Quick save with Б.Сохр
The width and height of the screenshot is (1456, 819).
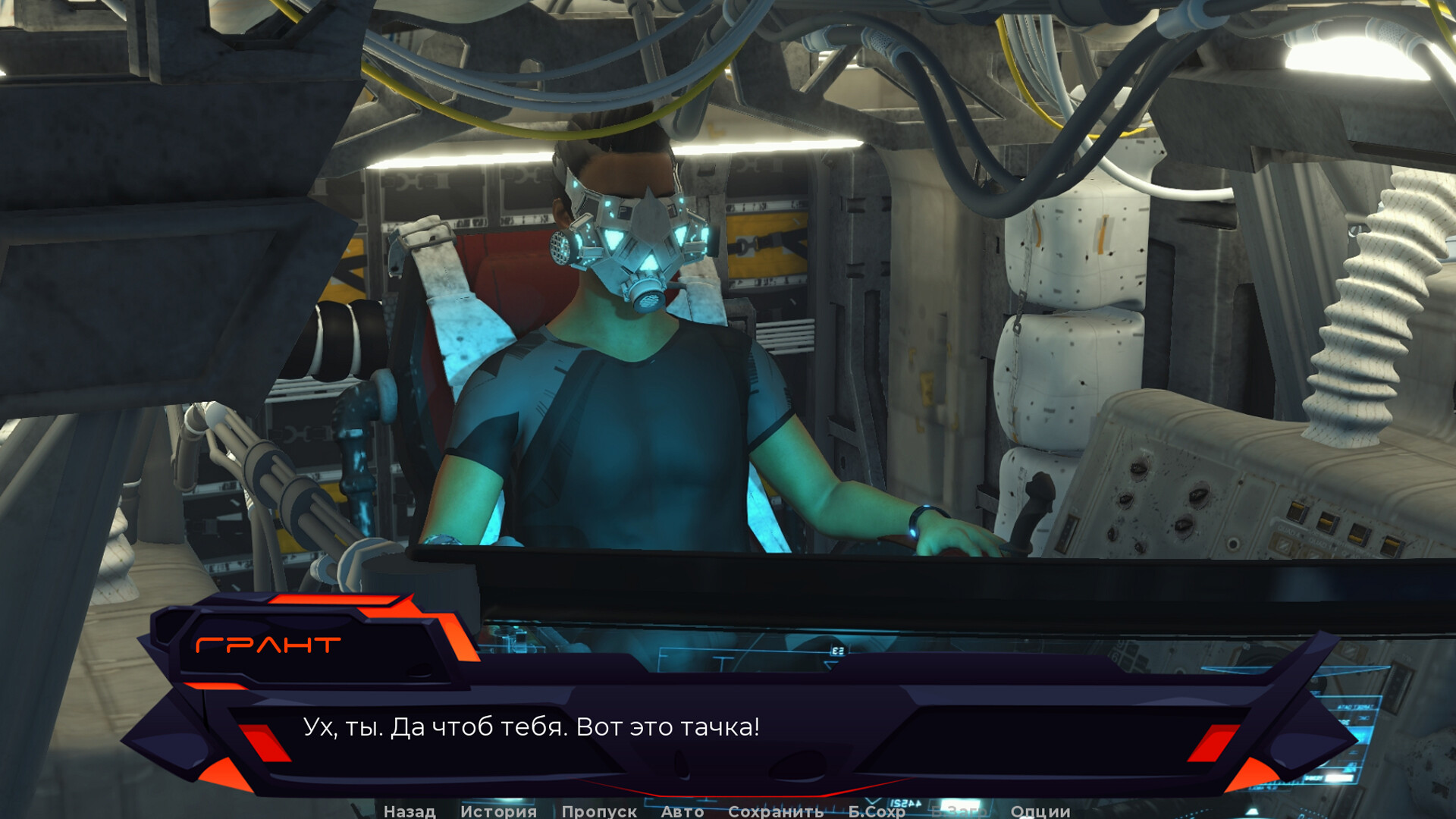pyautogui.click(x=877, y=811)
